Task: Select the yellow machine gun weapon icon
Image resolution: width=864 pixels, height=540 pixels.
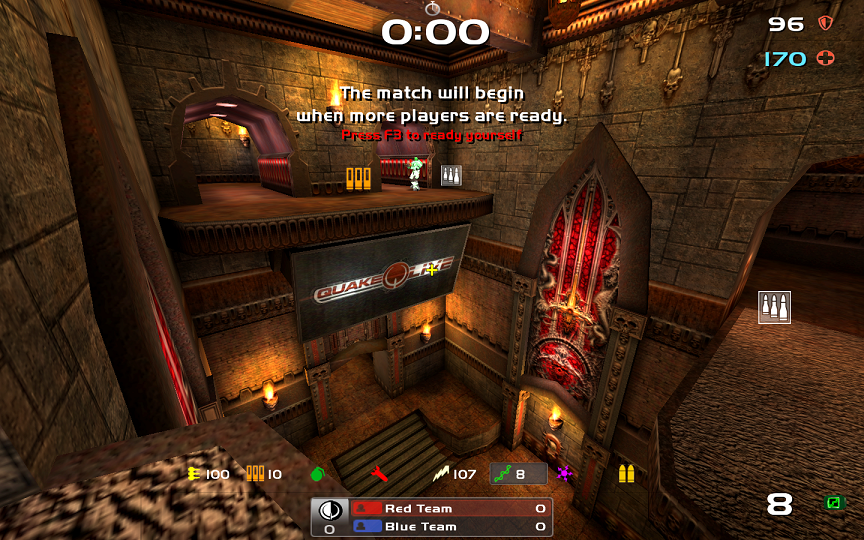Action: [x=192, y=474]
